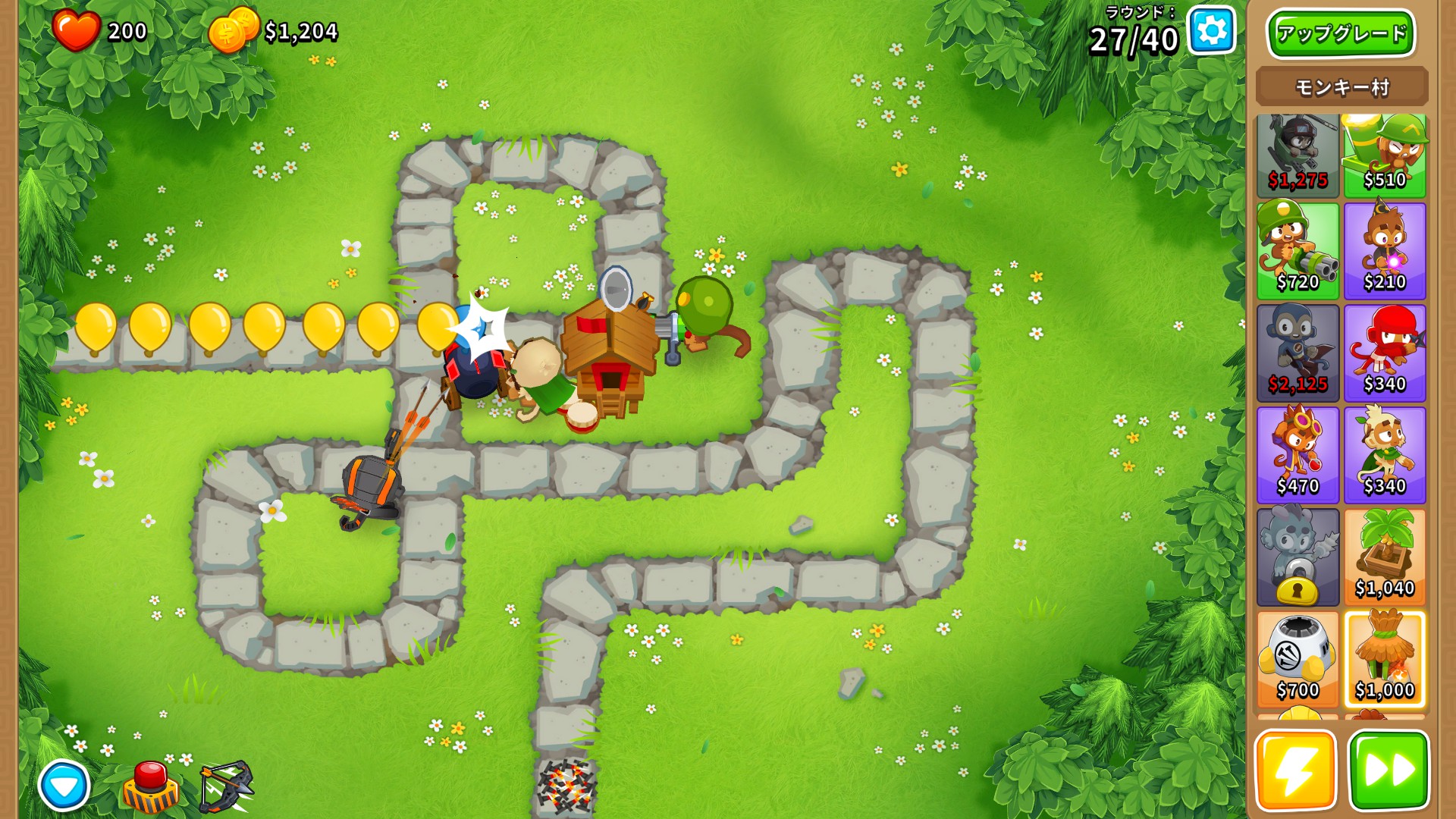
Task: Open the green アップグレード panel
Action: tap(1341, 34)
